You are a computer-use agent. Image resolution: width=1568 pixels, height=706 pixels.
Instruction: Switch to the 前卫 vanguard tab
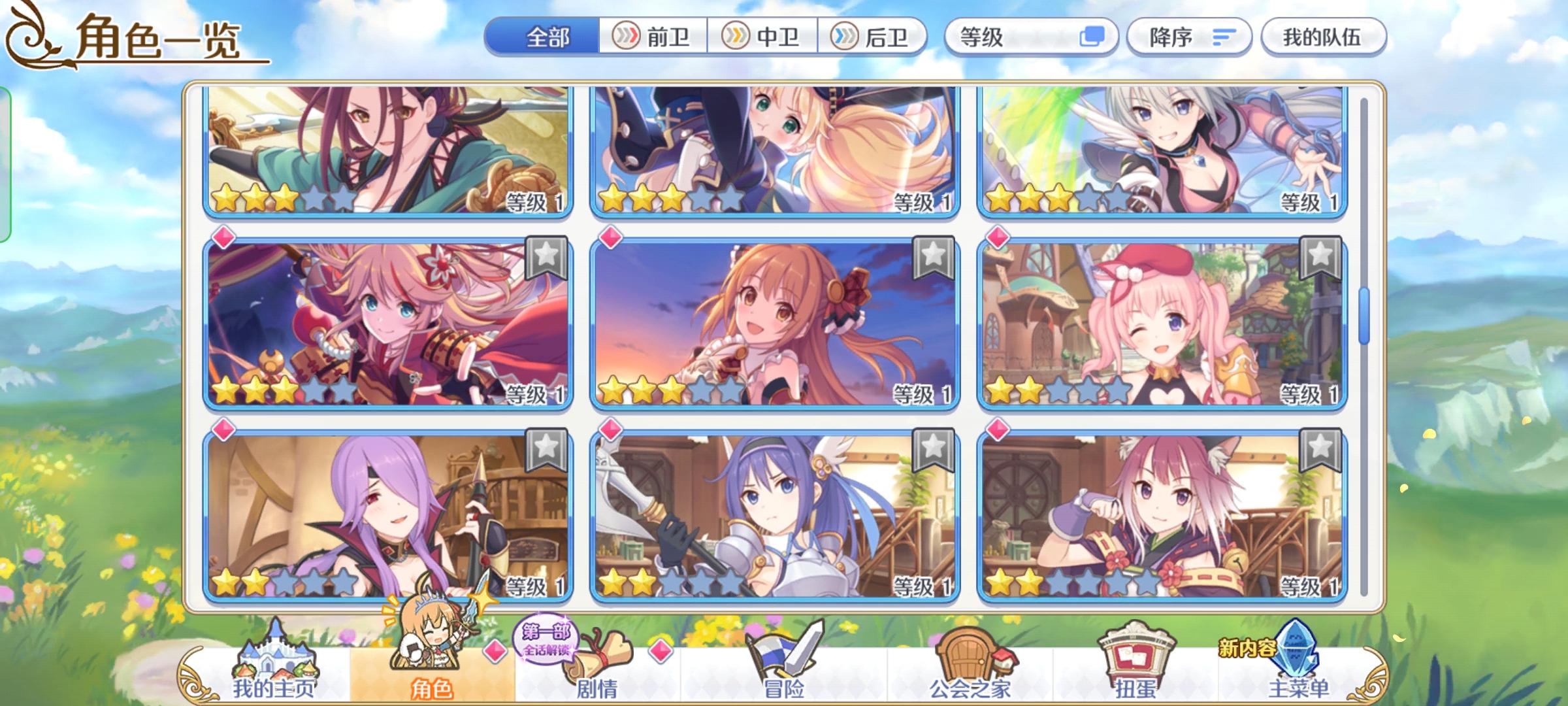(653, 37)
